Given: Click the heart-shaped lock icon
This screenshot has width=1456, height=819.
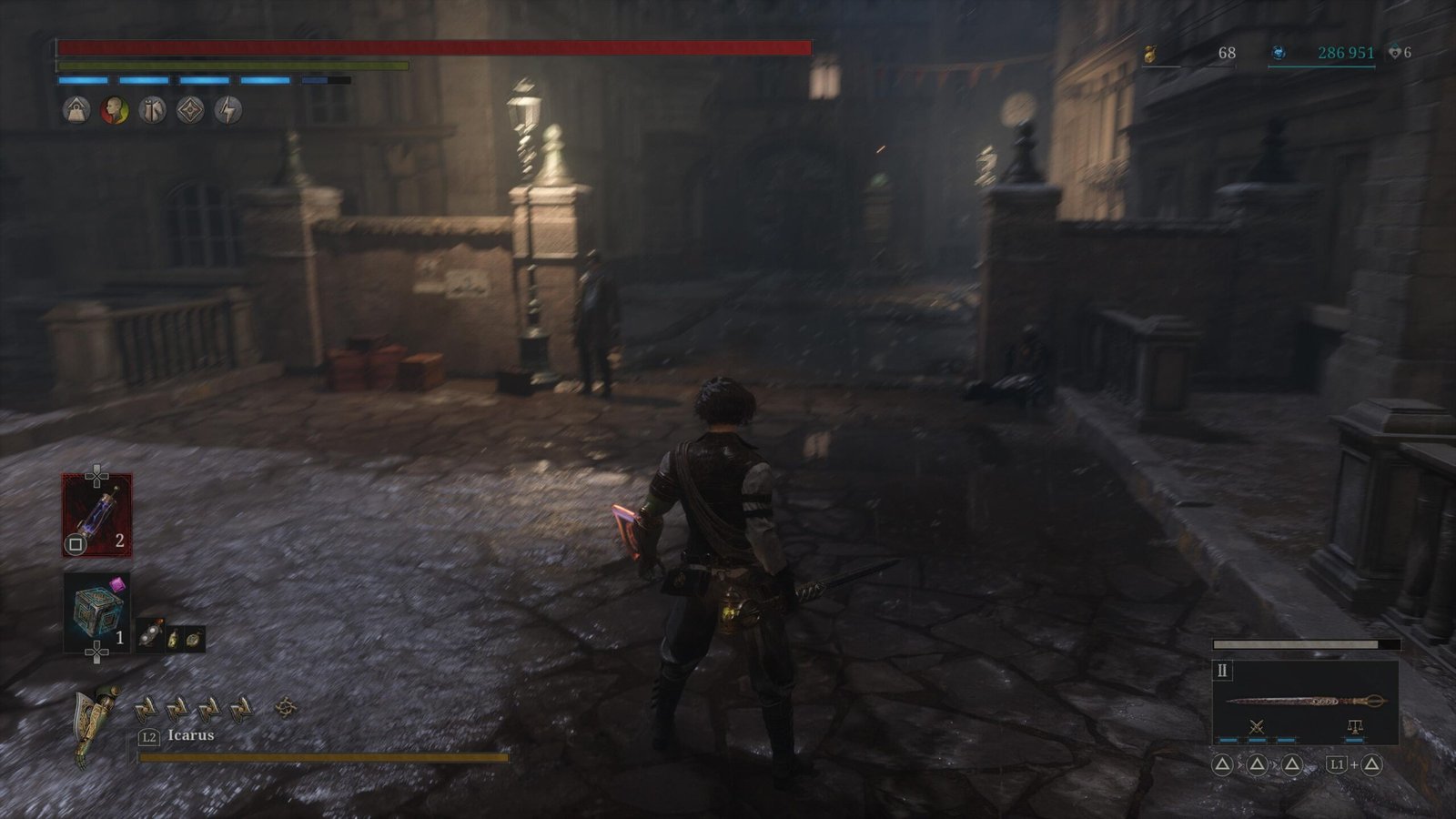Looking at the screenshot, I should click(1394, 54).
